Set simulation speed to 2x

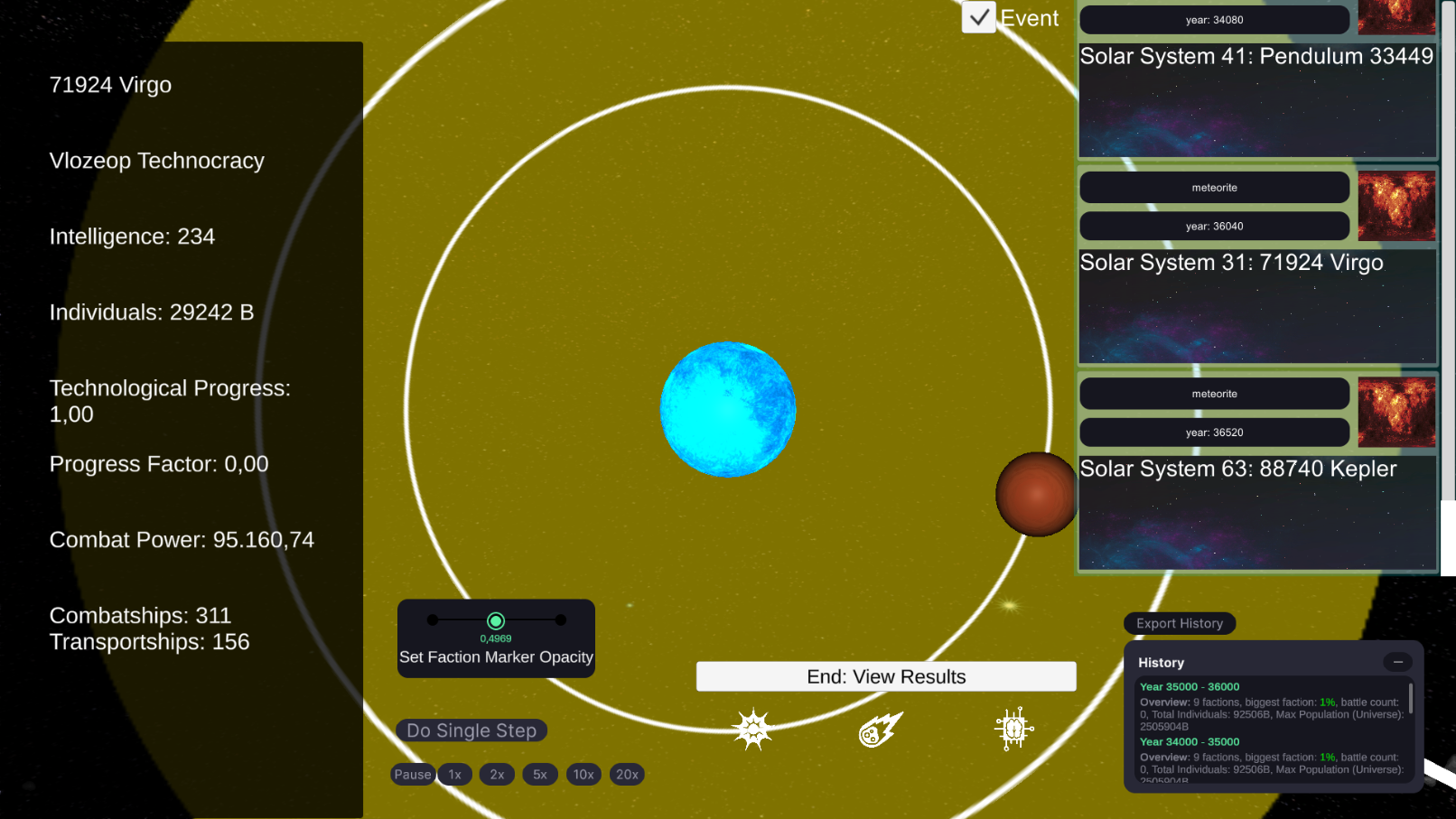(497, 775)
